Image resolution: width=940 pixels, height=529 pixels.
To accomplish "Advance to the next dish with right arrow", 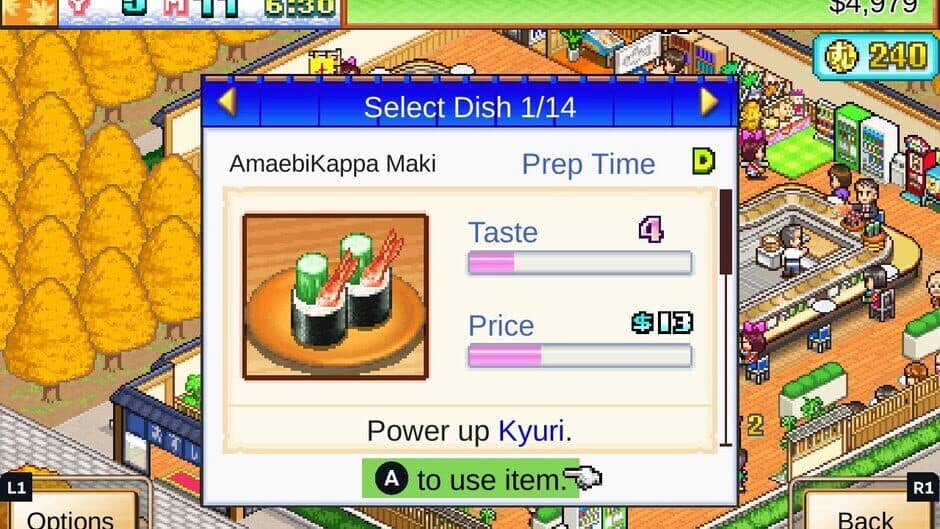I will point(709,103).
